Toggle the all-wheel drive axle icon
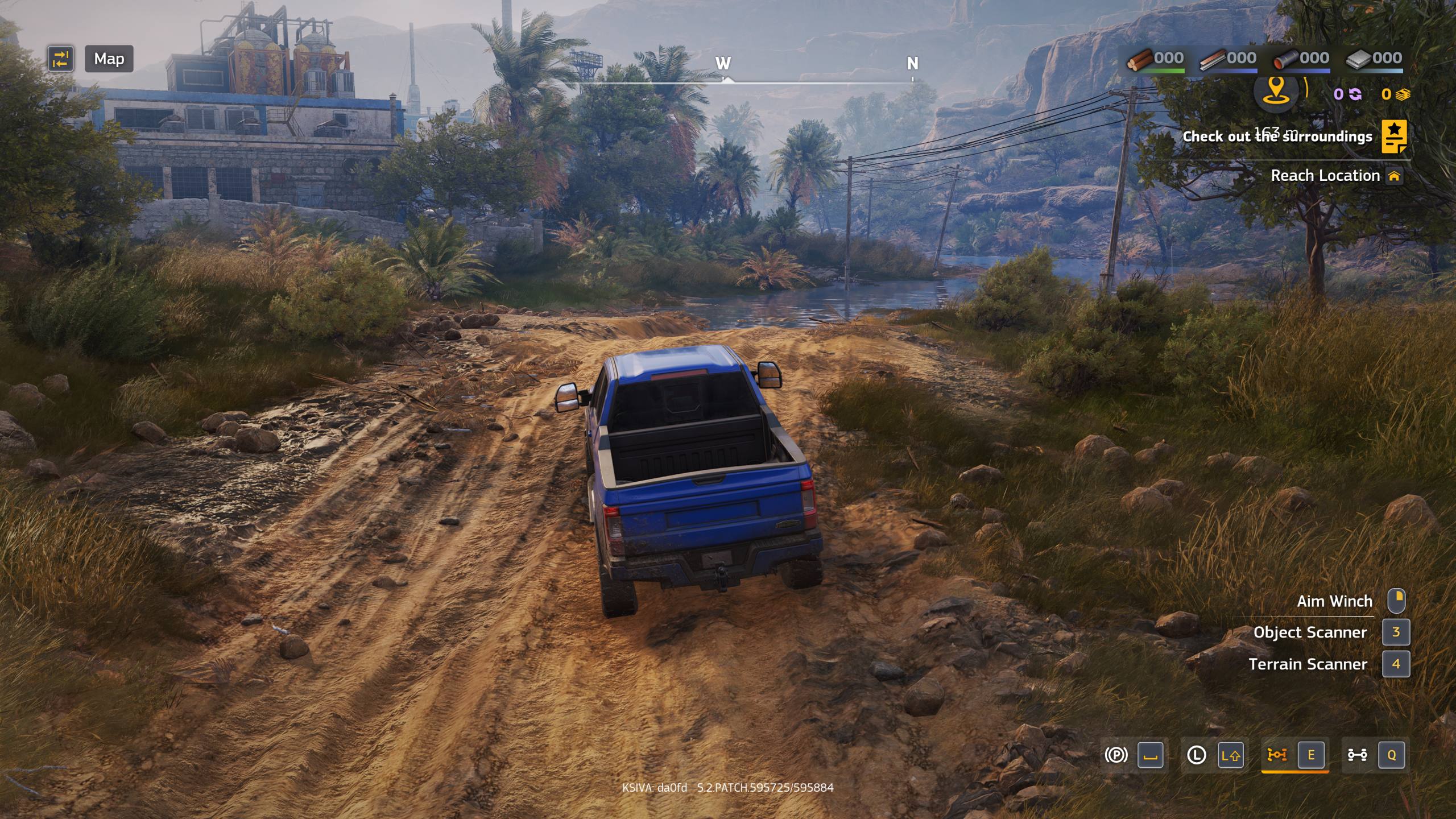Image resolution: width=1456 pixels, height=819 pixels. 1357,755
